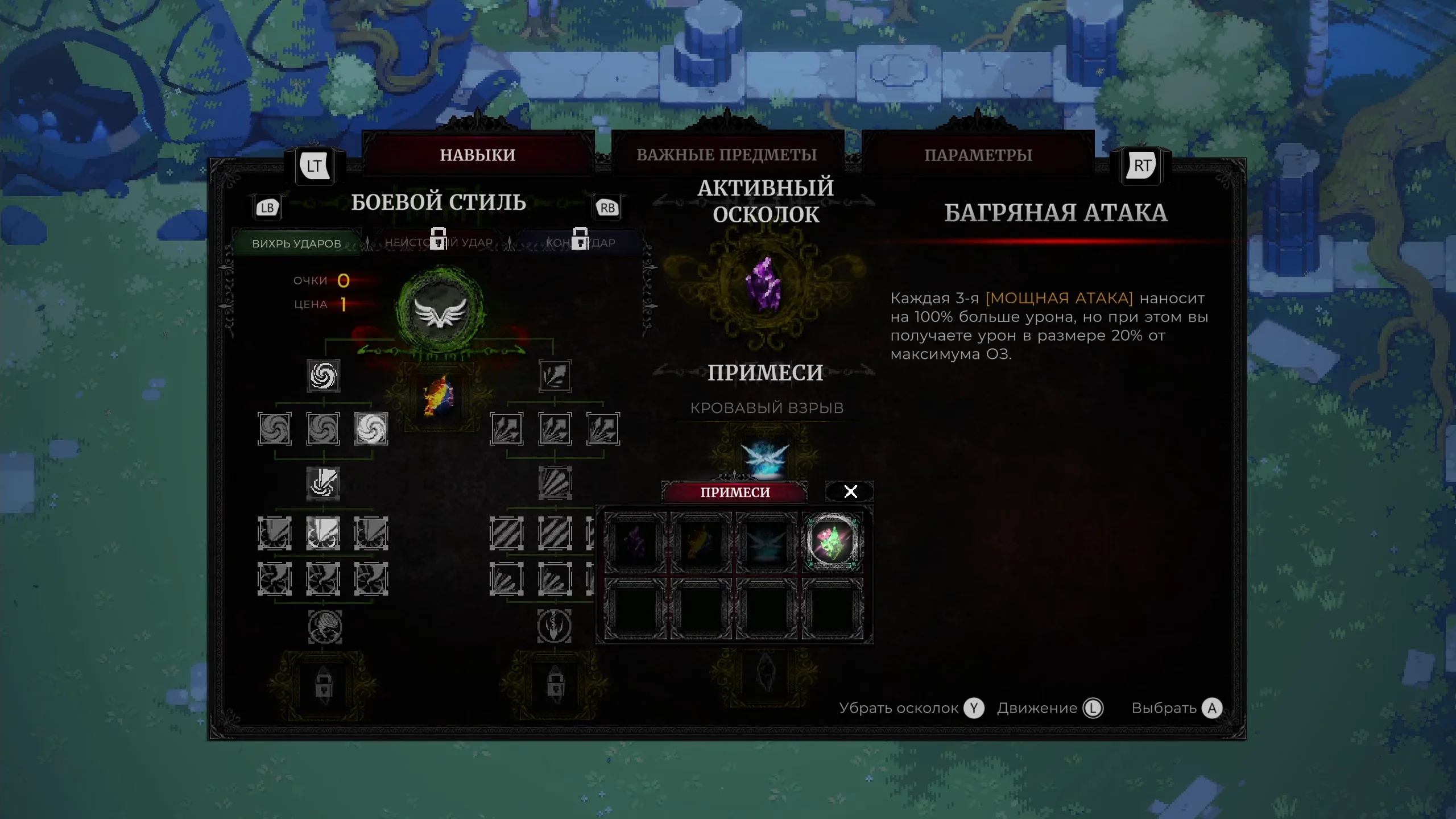The image size is (1456, 819).
Task: Select the flame shard slot in skill tree
Action: tap(438, 396)
